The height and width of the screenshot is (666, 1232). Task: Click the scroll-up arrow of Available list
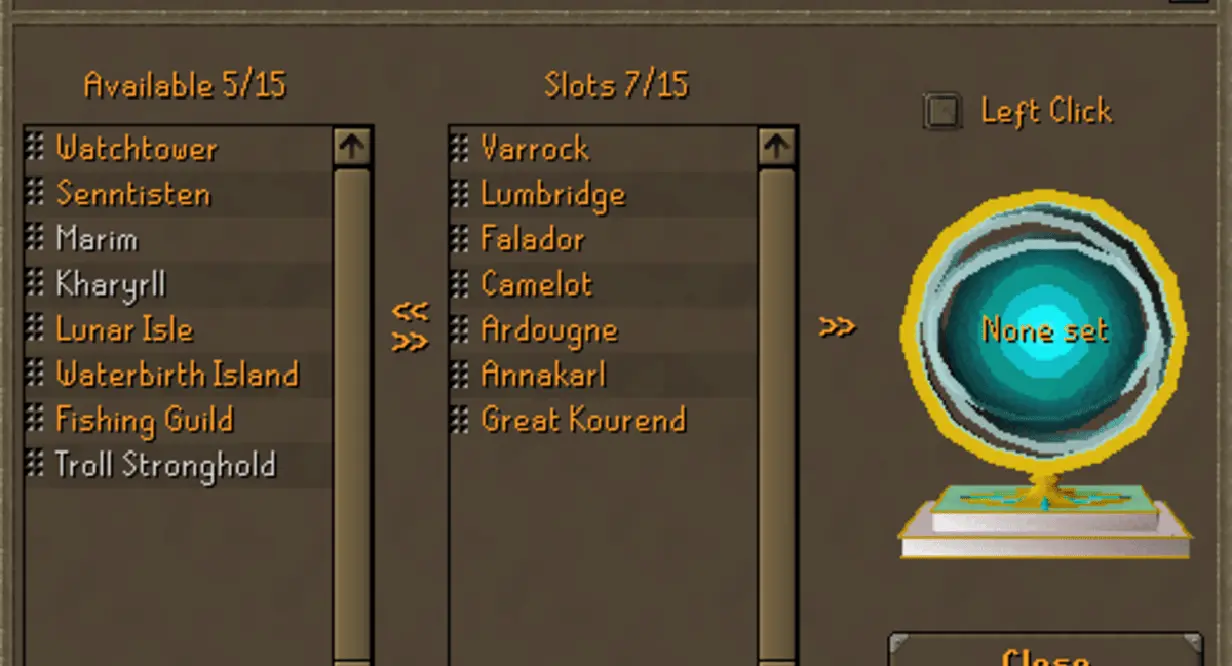pyautogui.click(x=352, y=147)
